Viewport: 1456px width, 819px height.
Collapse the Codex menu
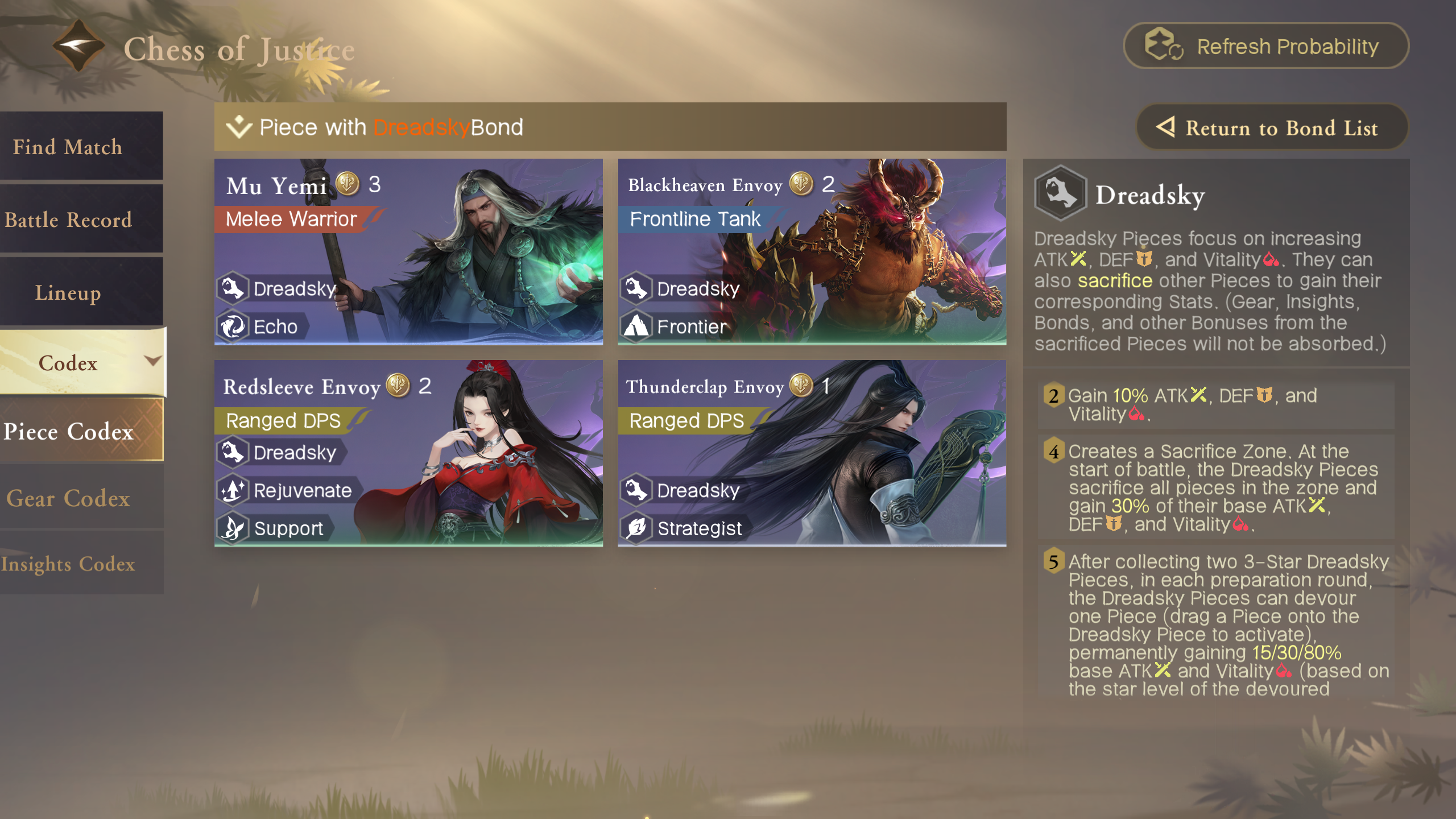[82, 362]
